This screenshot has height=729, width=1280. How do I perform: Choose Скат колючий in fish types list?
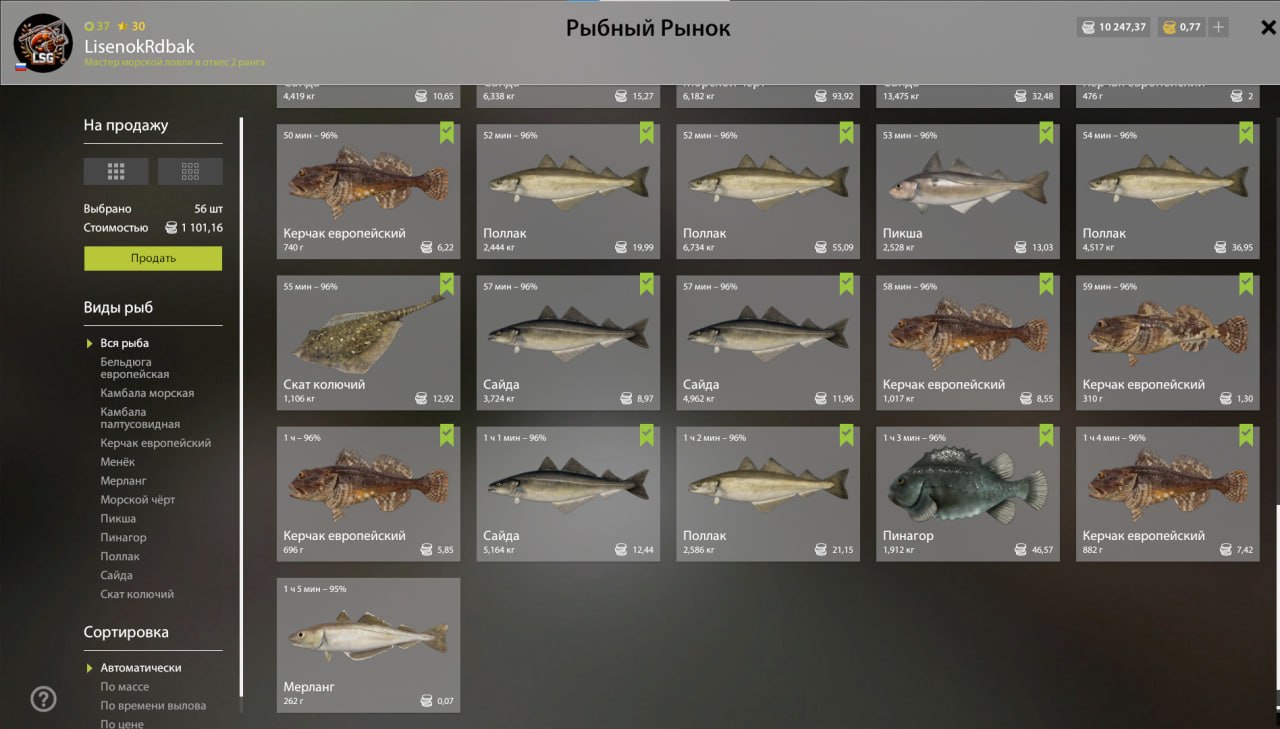tap(137, 595)
